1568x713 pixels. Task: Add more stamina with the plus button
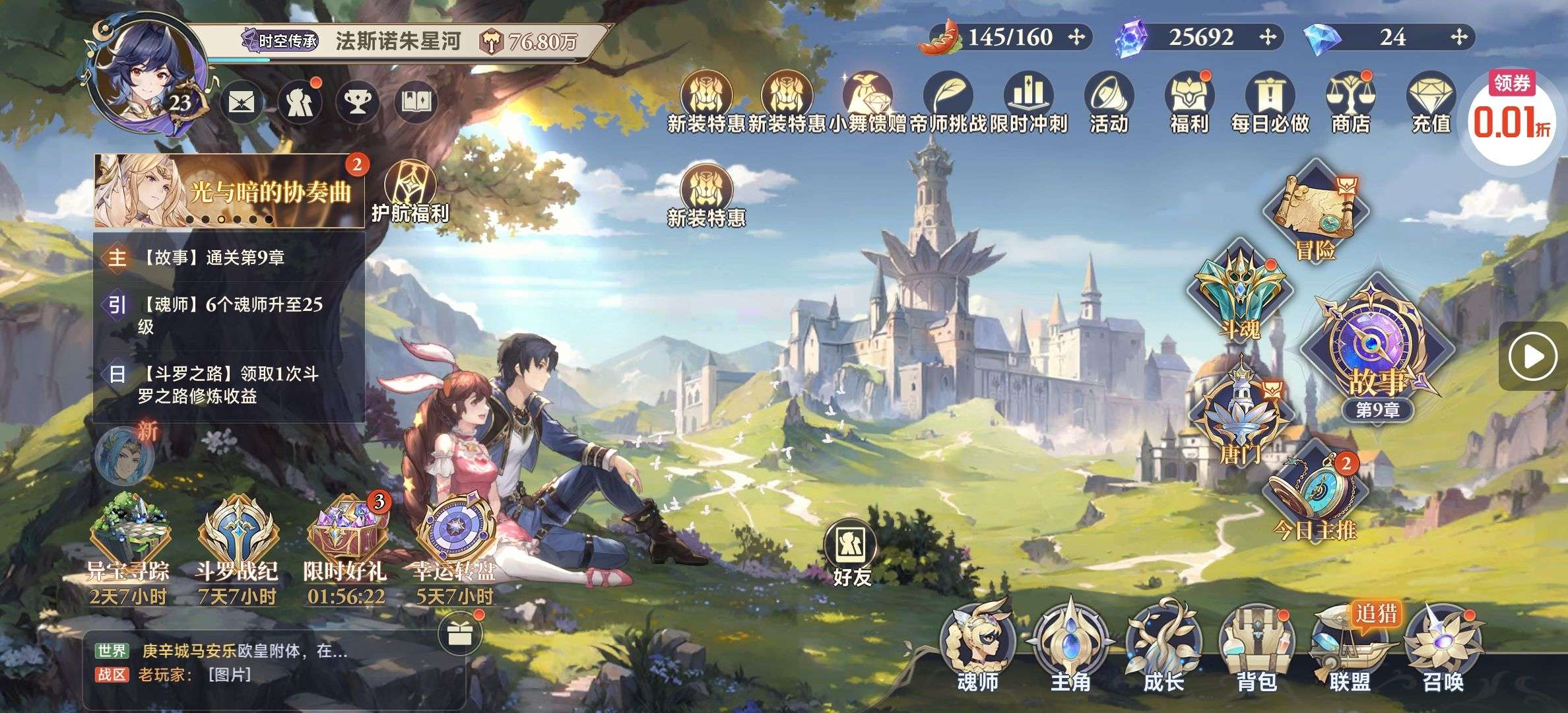(1076, 37)
